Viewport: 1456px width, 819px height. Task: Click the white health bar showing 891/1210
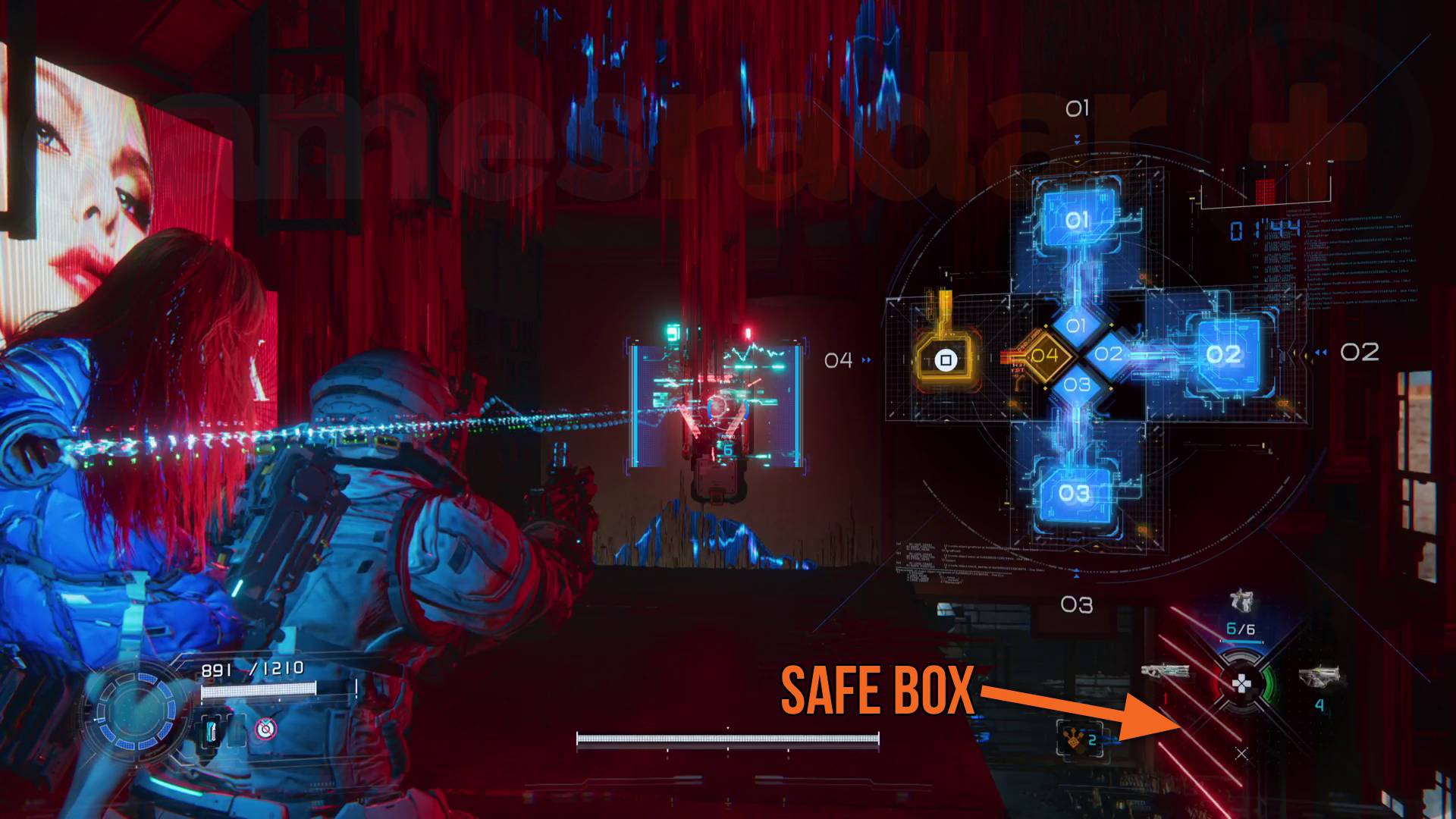click(x=259, y=690)
